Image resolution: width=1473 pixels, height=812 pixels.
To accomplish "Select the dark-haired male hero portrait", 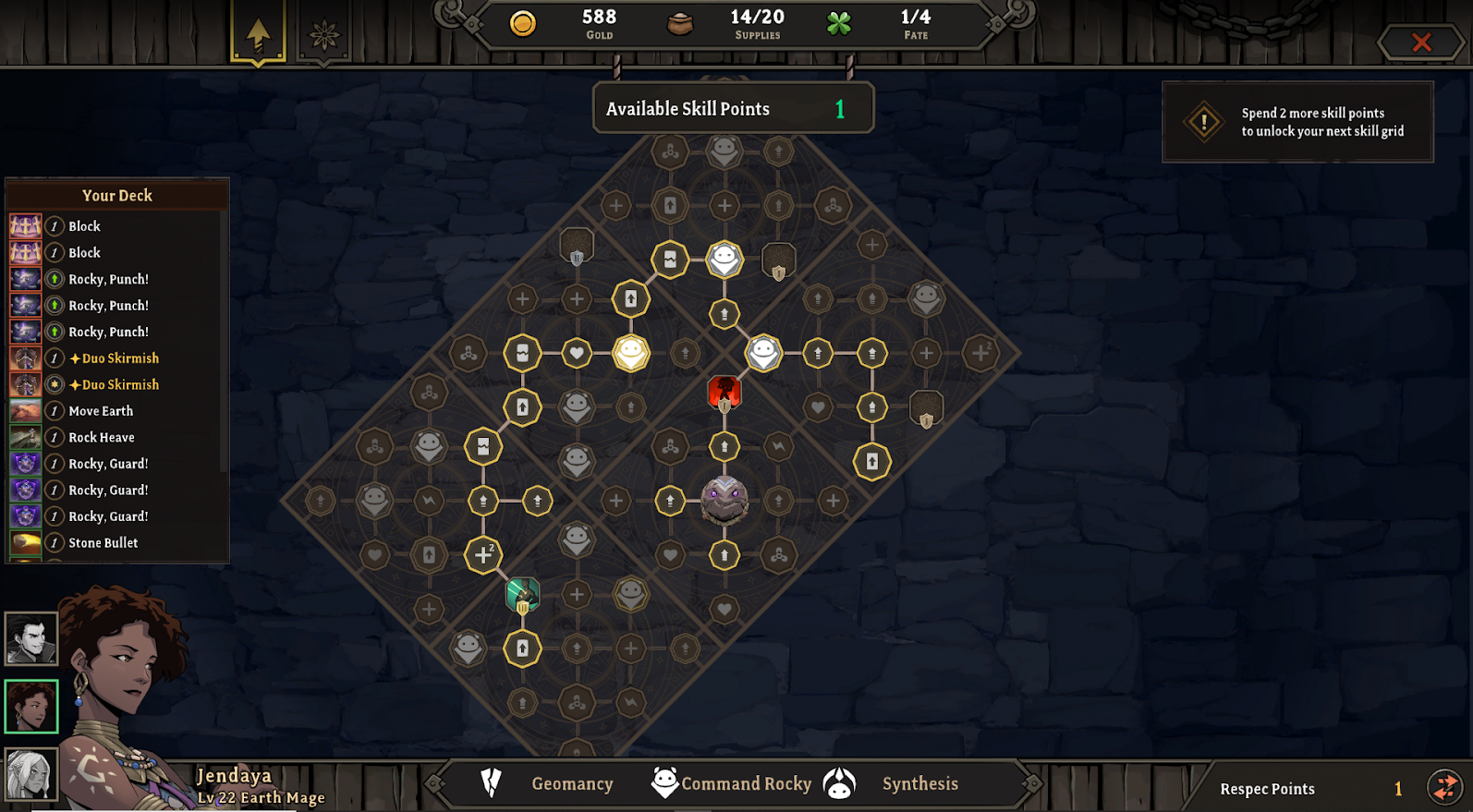I will click(x=31, y=638).
